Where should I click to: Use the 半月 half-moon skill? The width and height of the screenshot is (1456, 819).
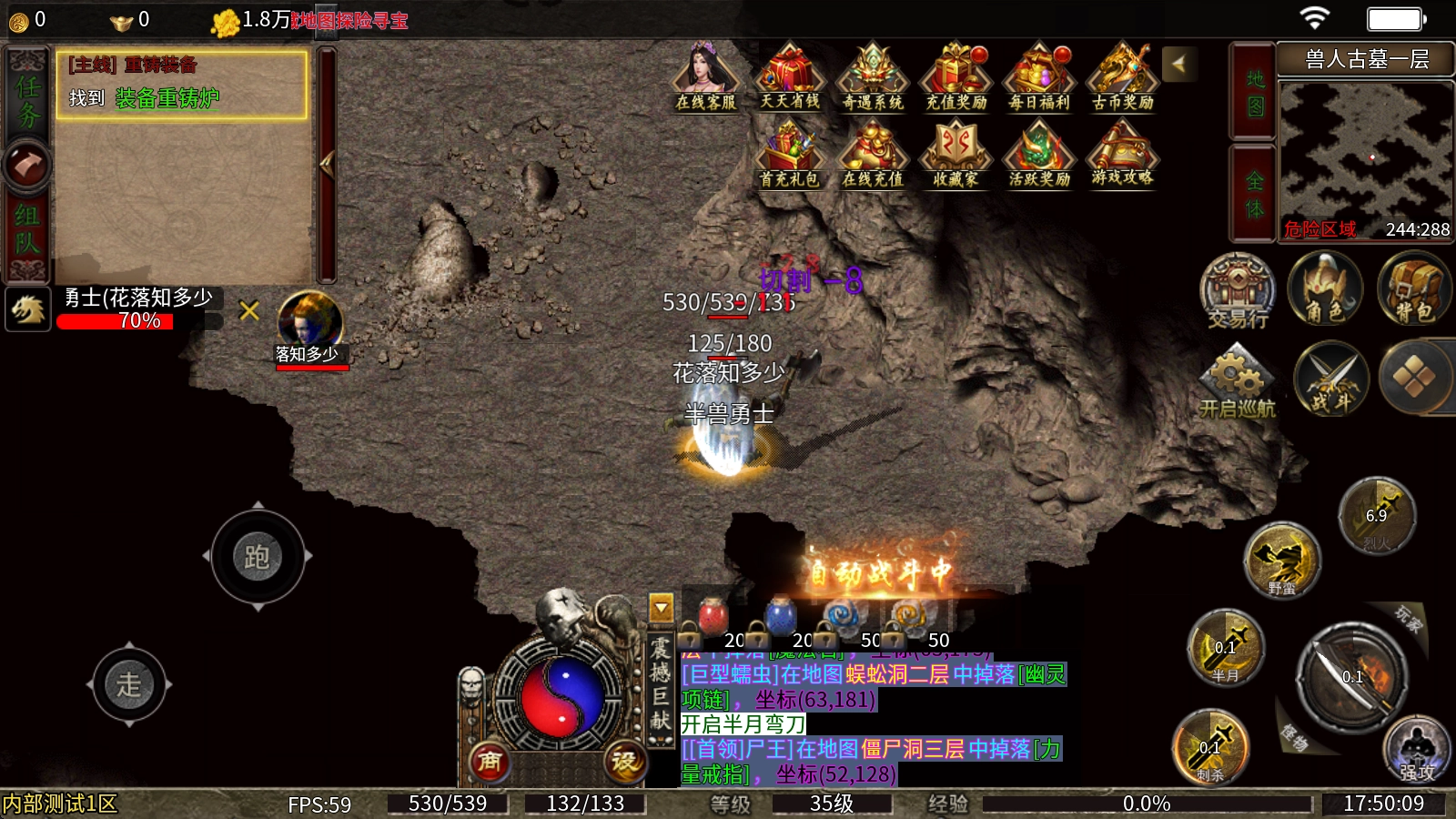pyautogui.click(x=1227, y=648)
